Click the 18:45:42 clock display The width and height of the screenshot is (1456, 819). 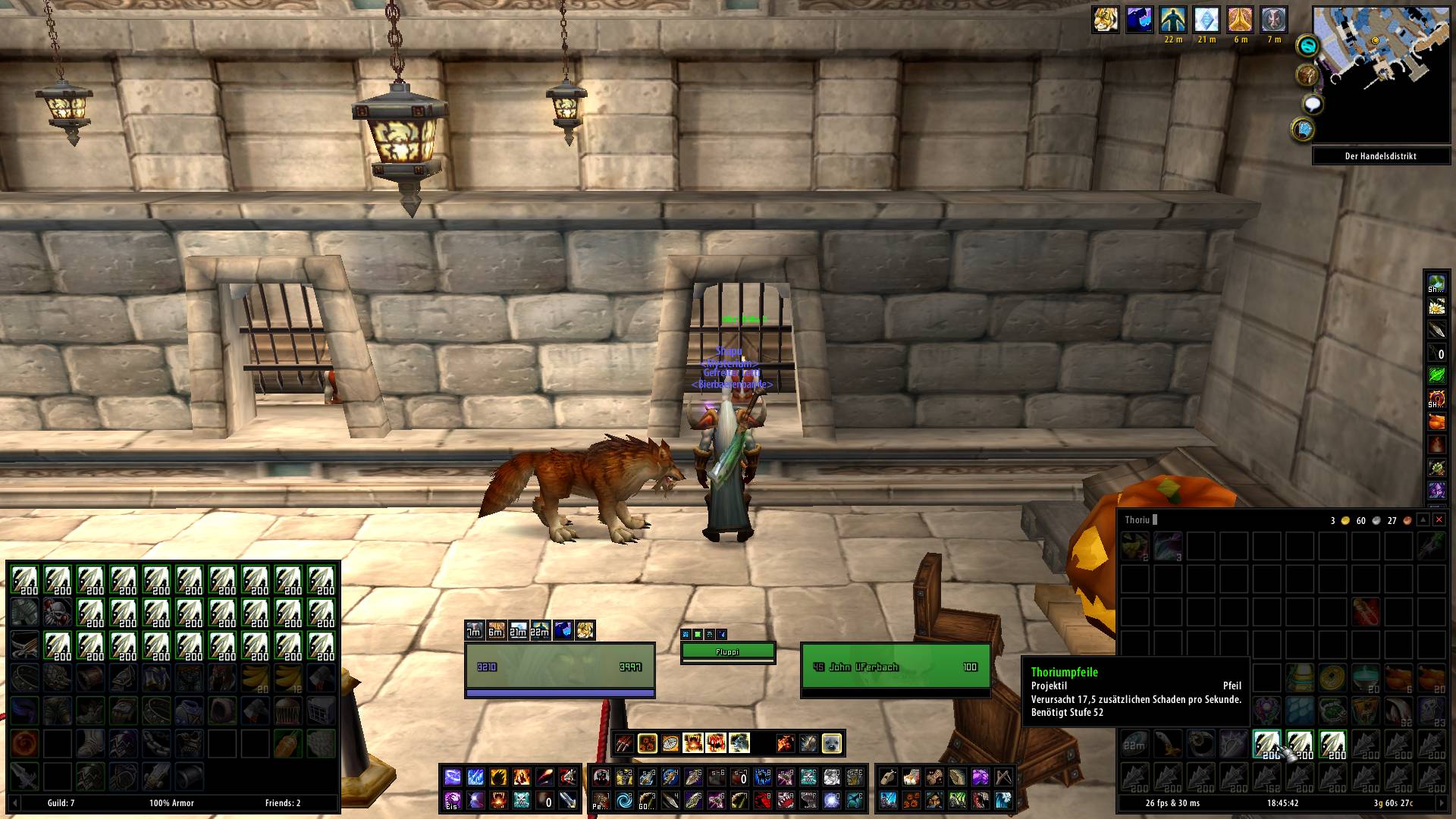[x=1282, y=803]
